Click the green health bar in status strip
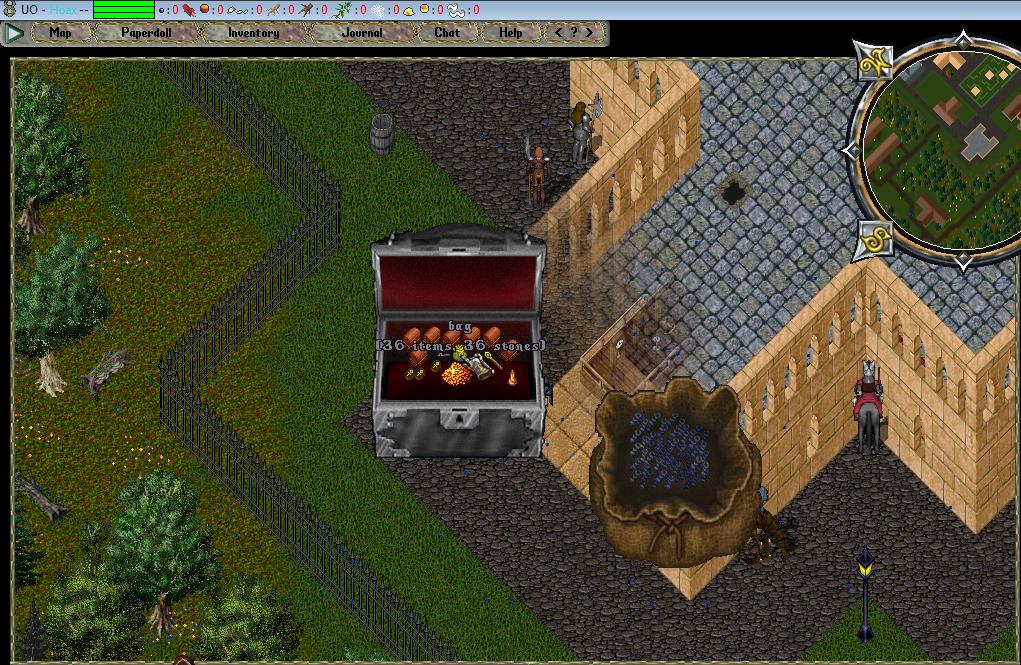The height and width of the screenshot is (665, 1021). click(x=124, y=10)
